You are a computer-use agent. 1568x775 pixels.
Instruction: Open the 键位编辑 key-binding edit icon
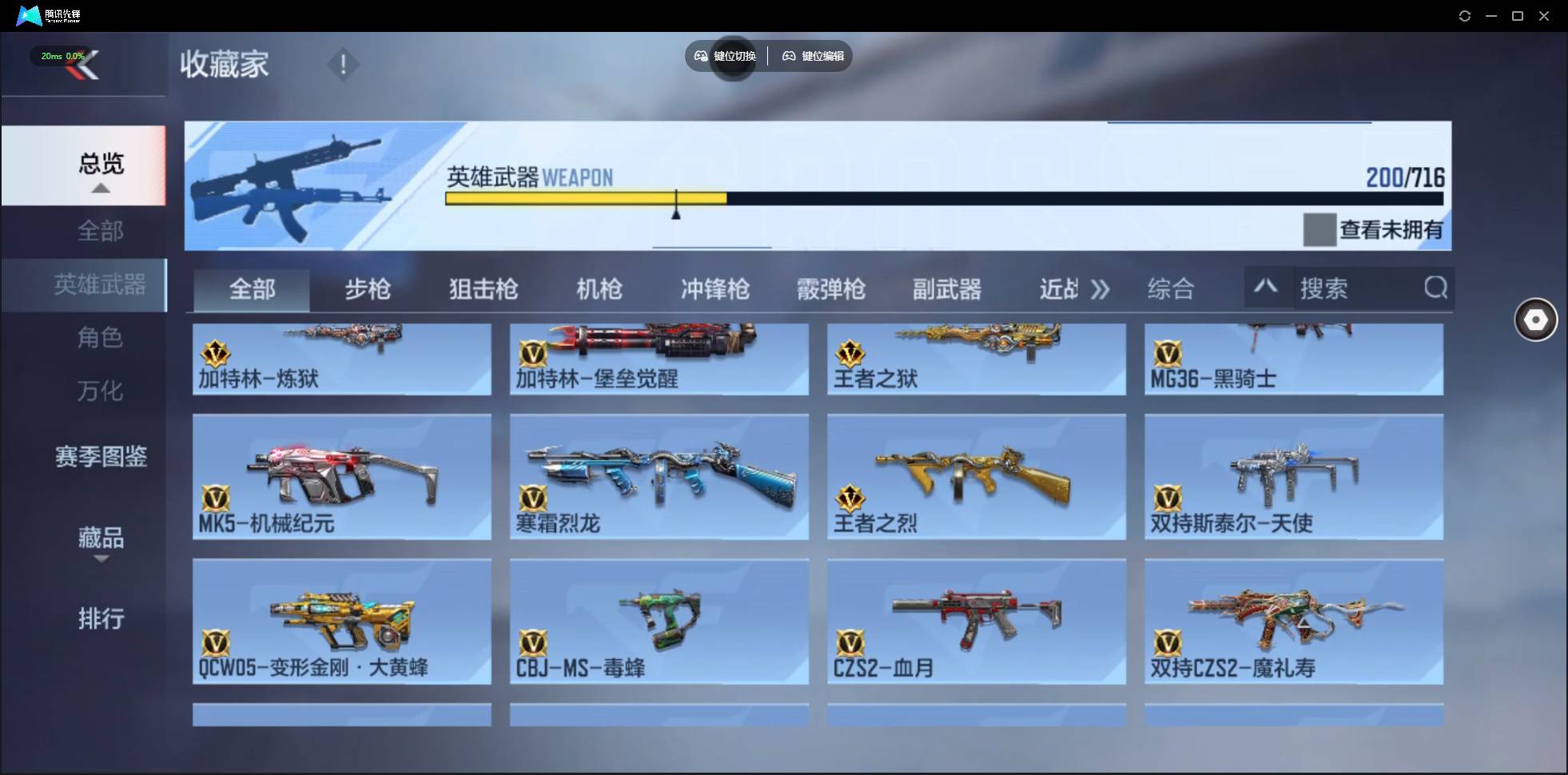pos(790,56)
